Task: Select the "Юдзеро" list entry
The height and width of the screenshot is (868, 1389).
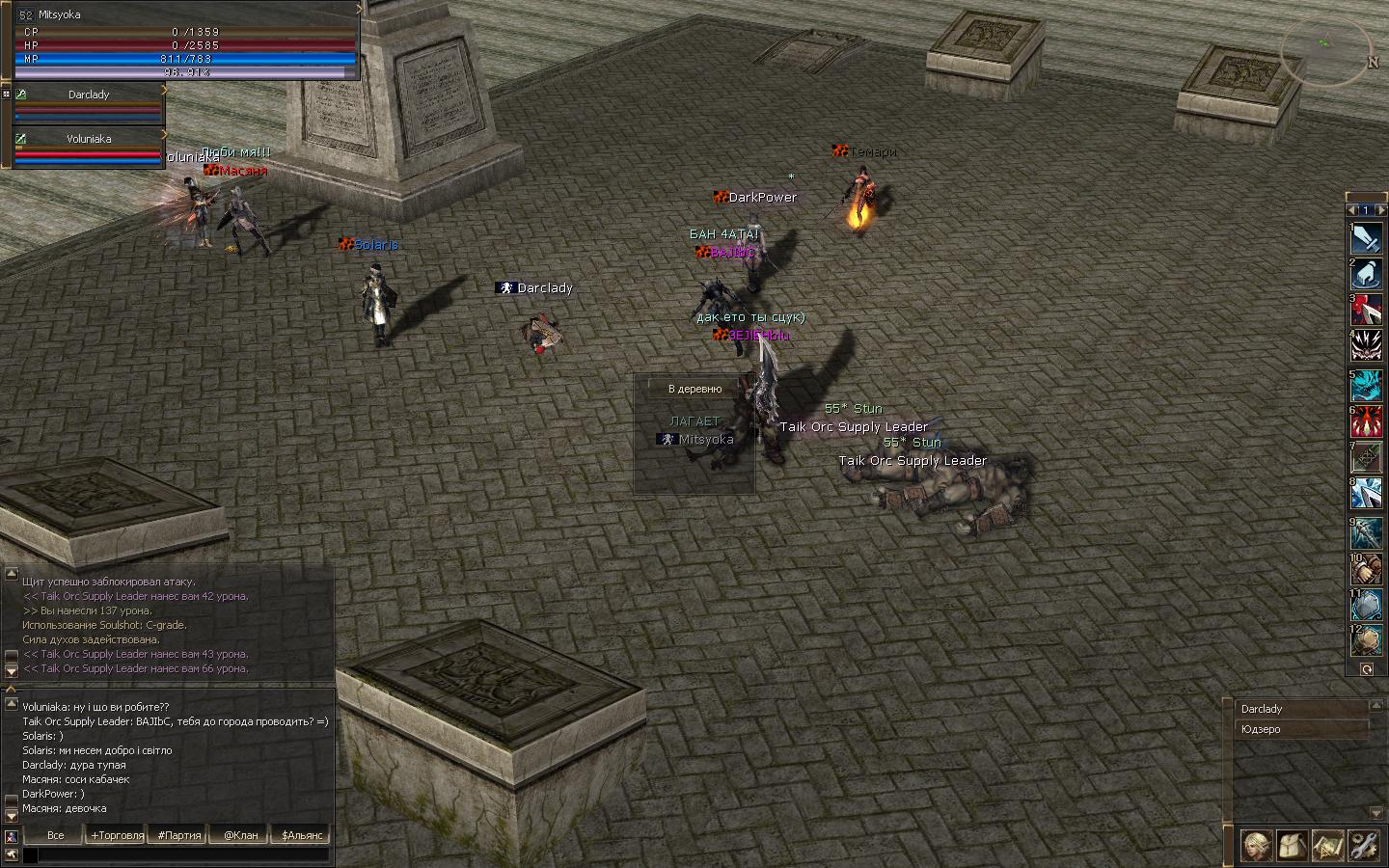Action: pyautogui.click(x=1300, y=729)
